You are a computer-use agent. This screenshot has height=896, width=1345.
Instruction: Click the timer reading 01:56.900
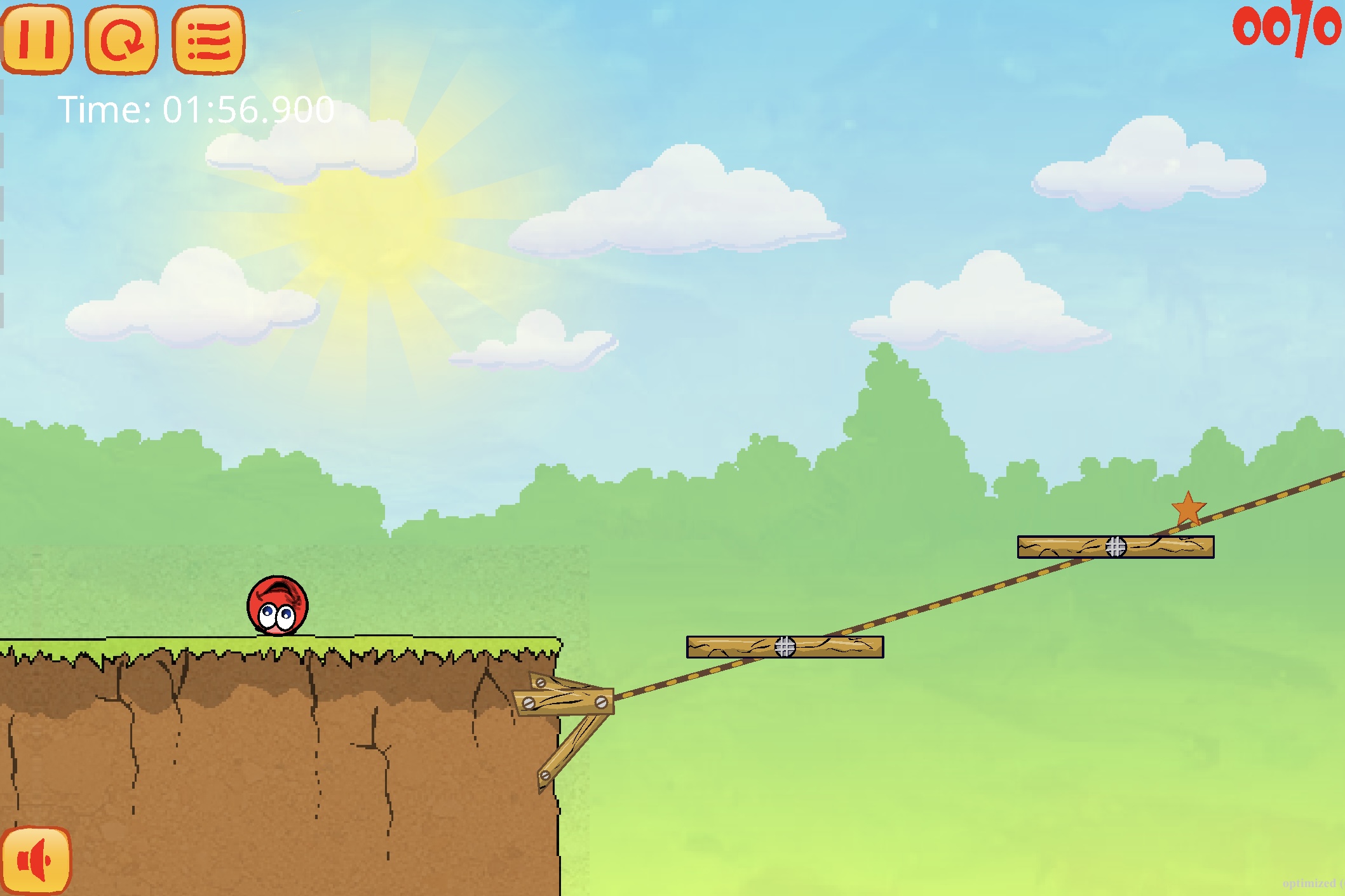(195, 109)
